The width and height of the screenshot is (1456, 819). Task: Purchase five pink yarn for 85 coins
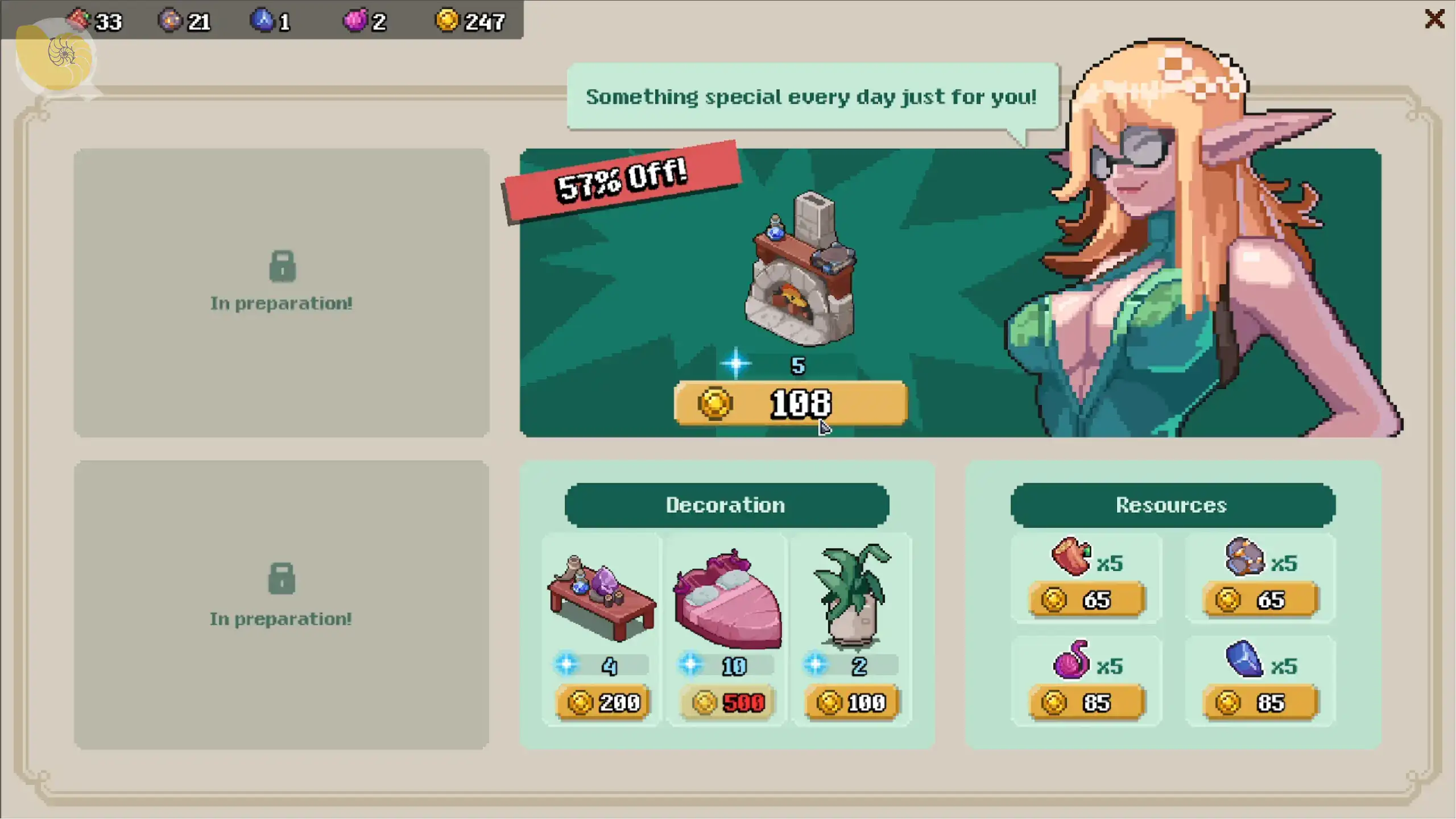1086,703
